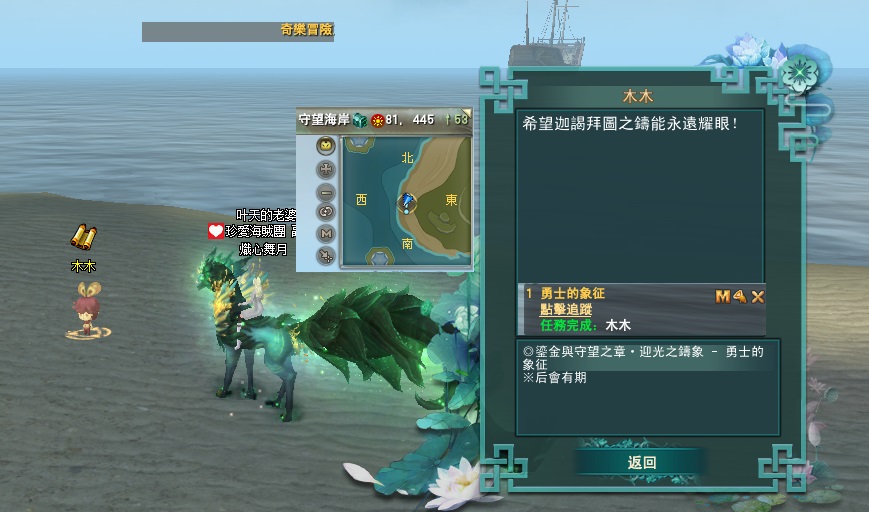Click the four-way arrow button beside the minimap
Image resolution: width=869 pixels, height=512 pixels.
click(326, 169)
